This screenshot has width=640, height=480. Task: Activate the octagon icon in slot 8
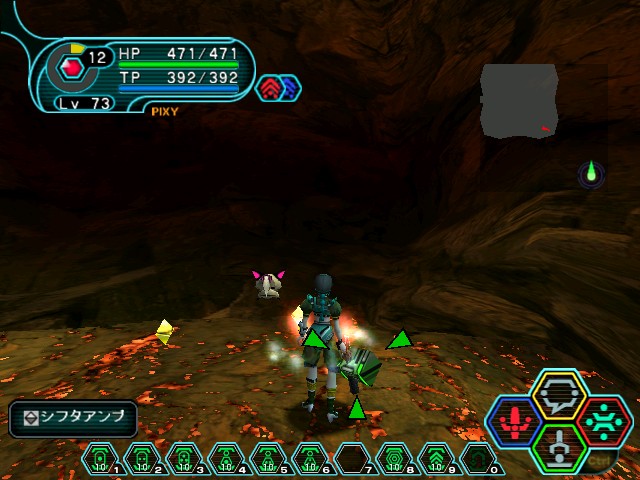click(x=394, y=459)
